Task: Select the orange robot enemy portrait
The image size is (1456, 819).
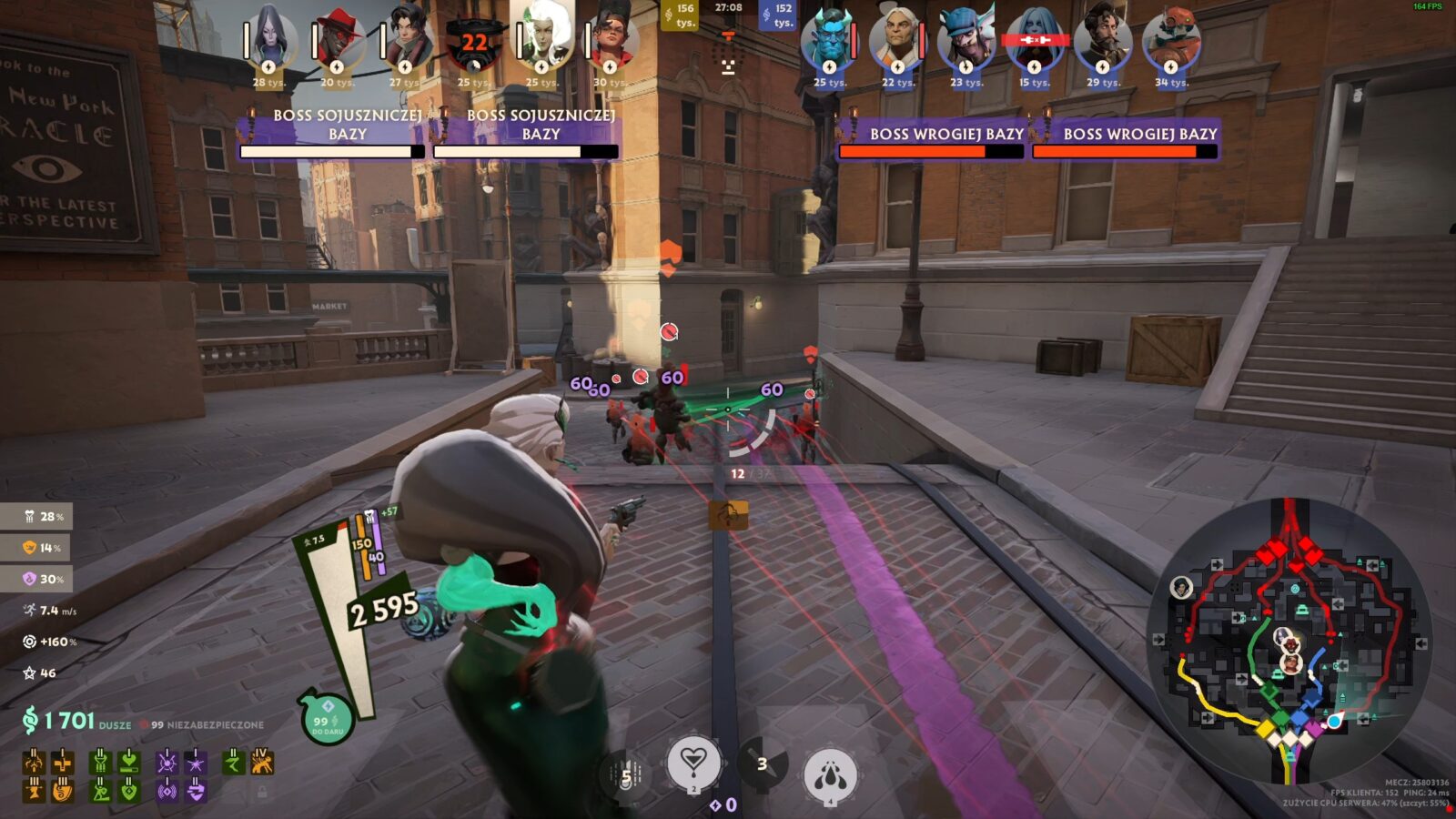Action: coord(1171,41)
